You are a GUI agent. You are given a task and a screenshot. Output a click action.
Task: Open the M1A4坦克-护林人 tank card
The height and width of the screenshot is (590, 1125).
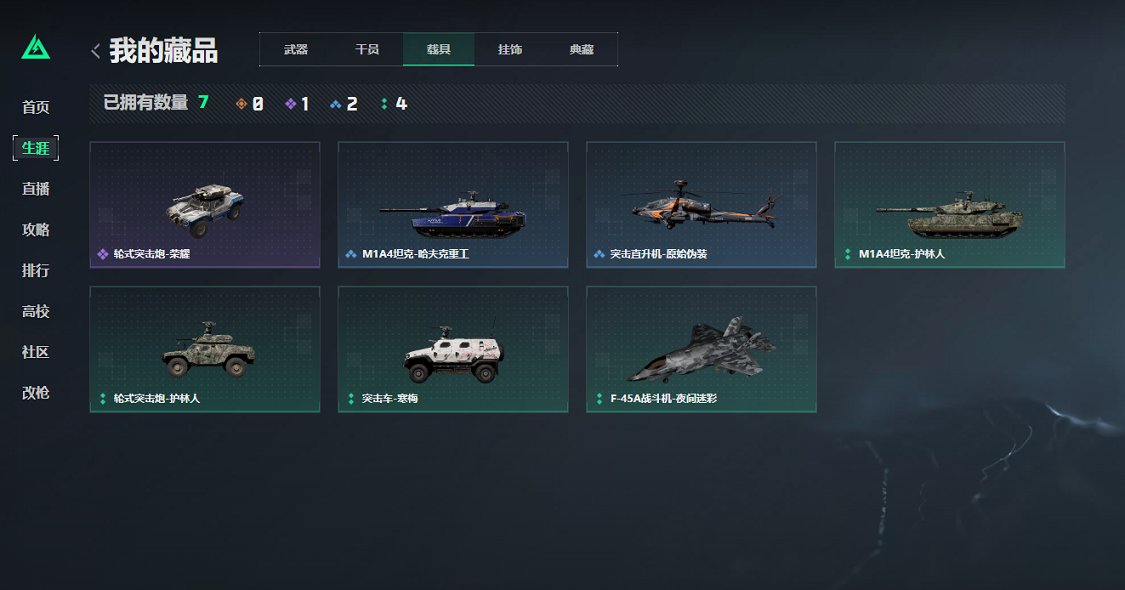pyautogui.click(x=949, y=205)
